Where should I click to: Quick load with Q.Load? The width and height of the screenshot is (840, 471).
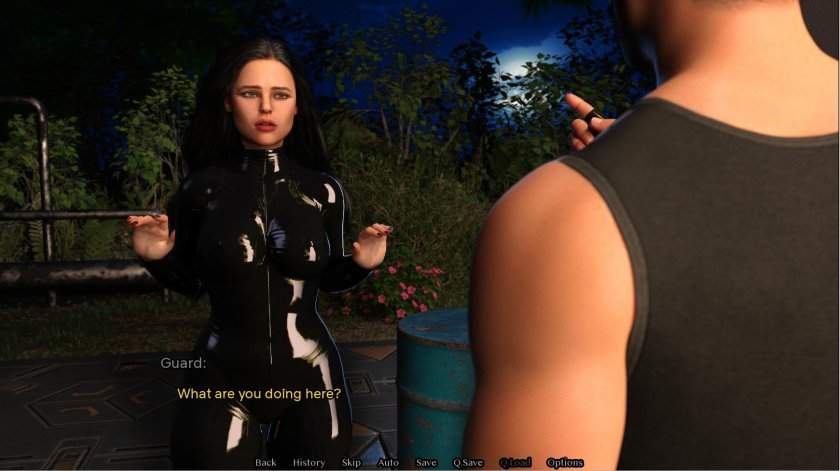coord(515,462)
